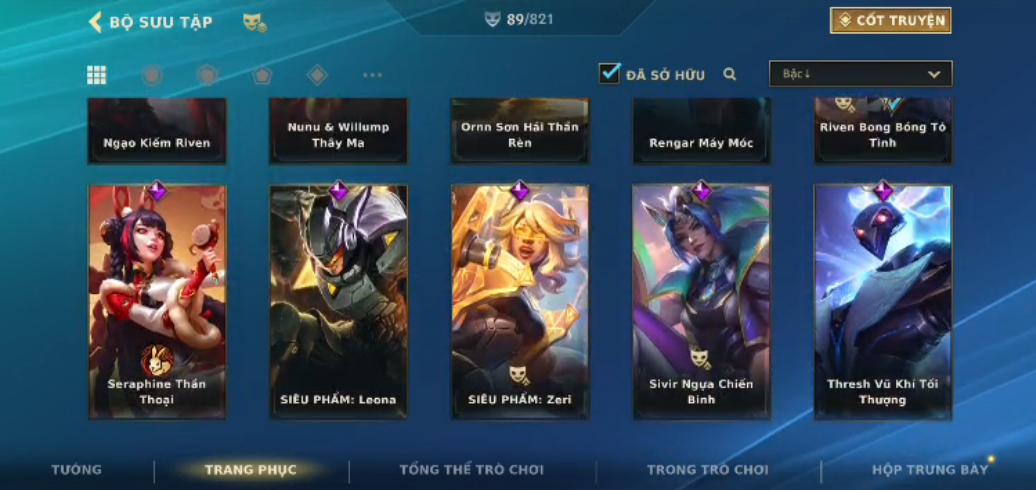Image resolution: width=1036 pixels, height=490 pixels.
Task: Go back from Bộ Sưu Tập
Action: tap(96, 22)
